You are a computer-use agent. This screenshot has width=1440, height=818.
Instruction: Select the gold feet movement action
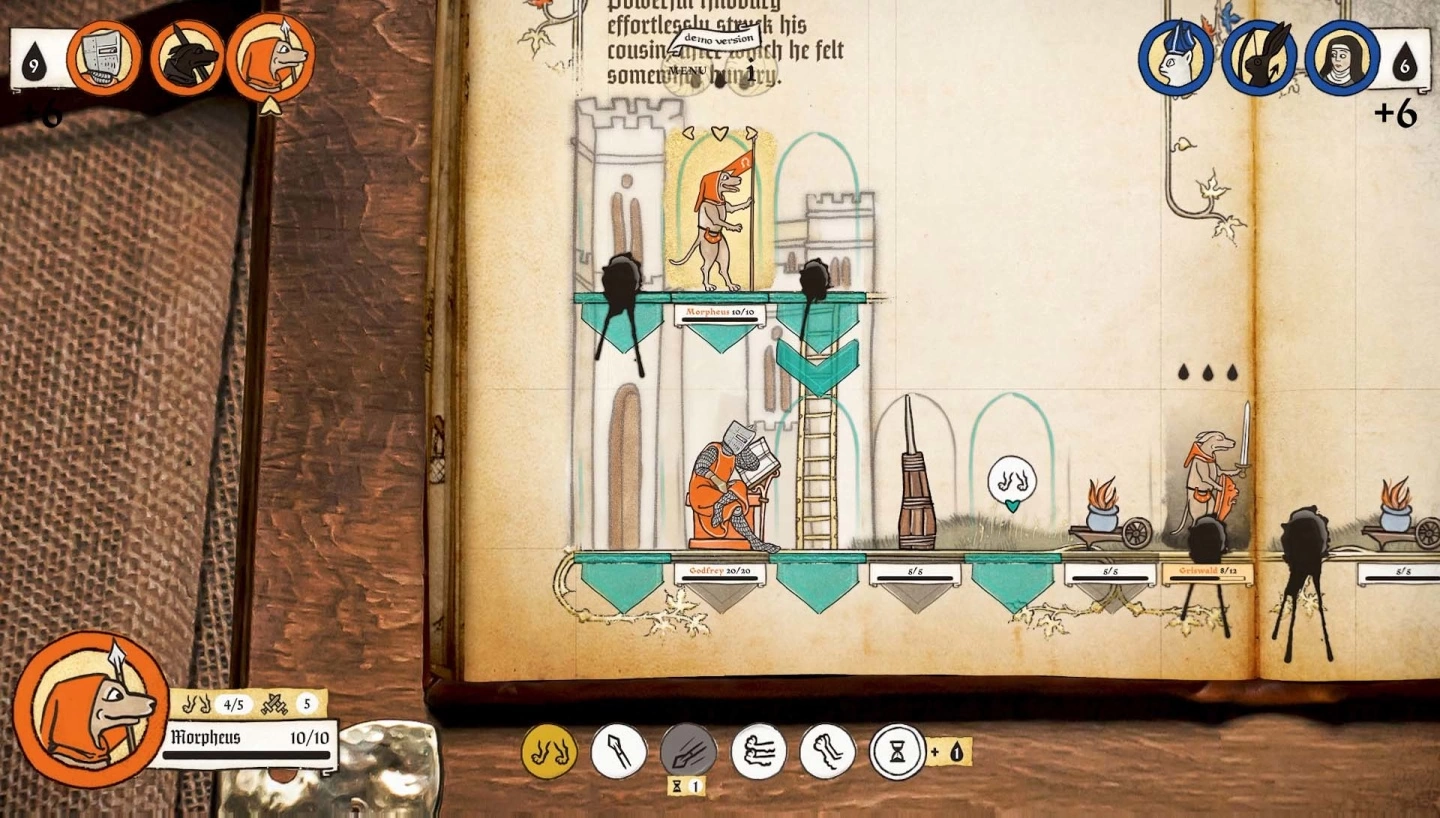548,749
